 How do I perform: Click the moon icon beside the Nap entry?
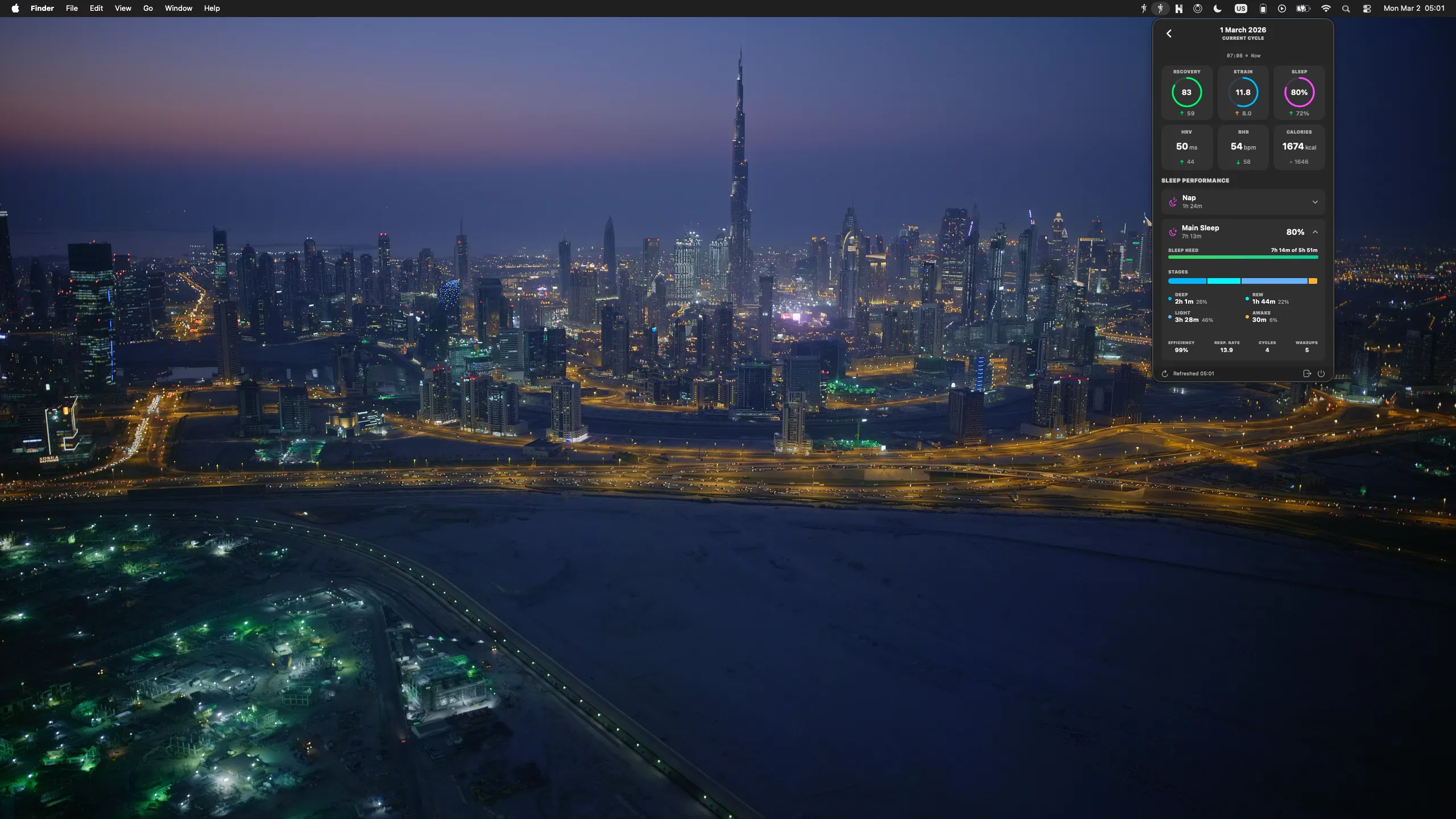pos(1173,201)
